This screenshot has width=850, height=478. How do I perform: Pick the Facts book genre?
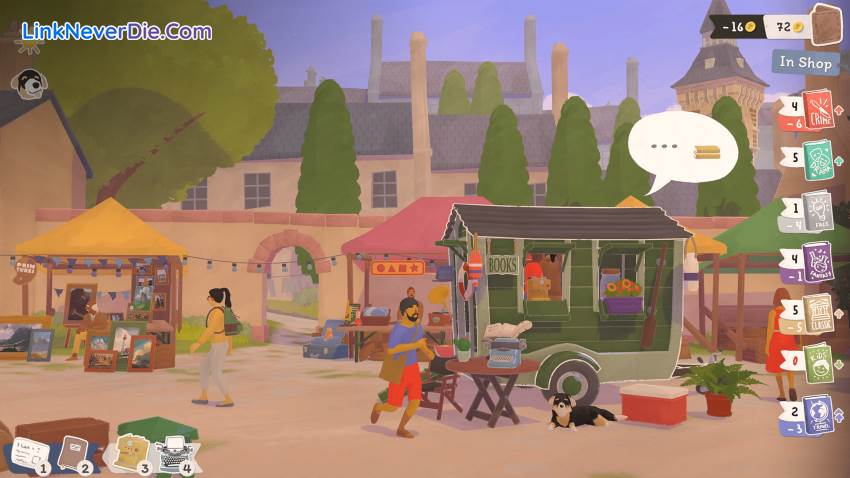817,210
